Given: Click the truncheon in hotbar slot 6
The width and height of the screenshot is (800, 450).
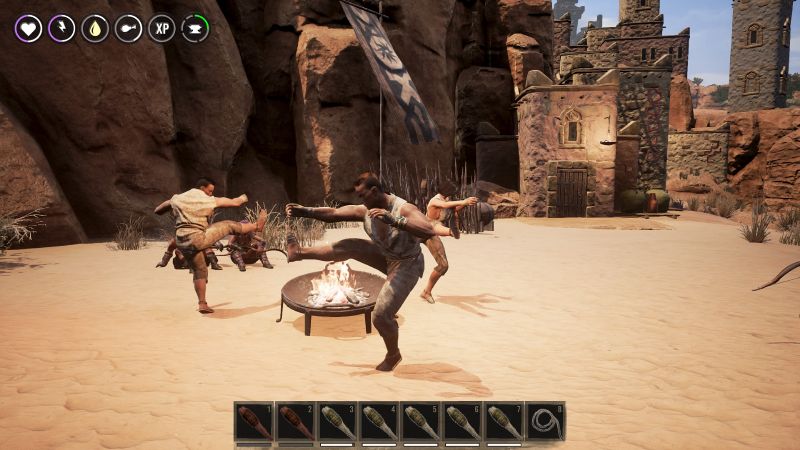Looking at the screenshot, I should [x=462, y=422].
